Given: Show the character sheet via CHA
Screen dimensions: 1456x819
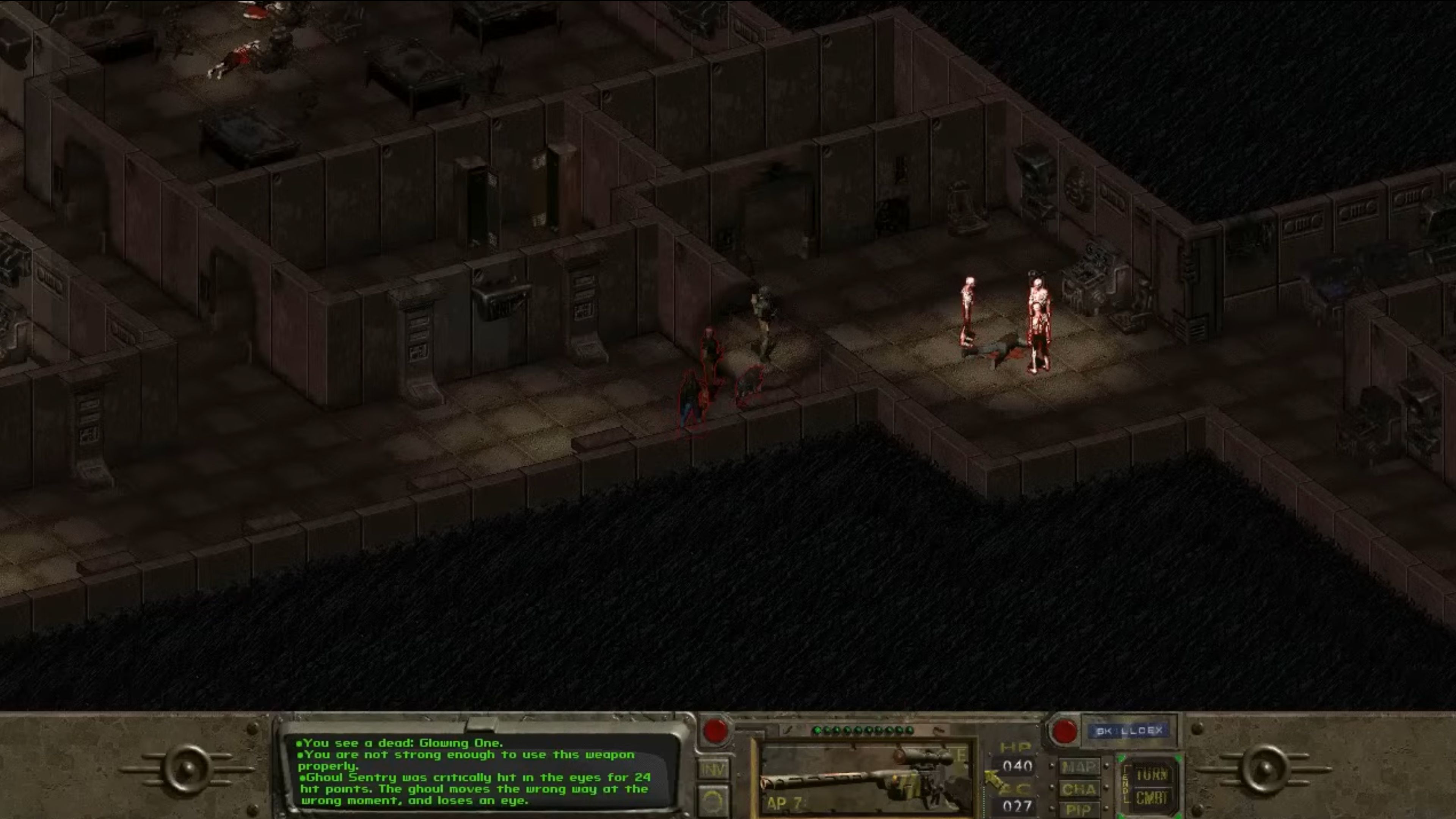Looking at the screenshot, I should tap(1079, 789).
